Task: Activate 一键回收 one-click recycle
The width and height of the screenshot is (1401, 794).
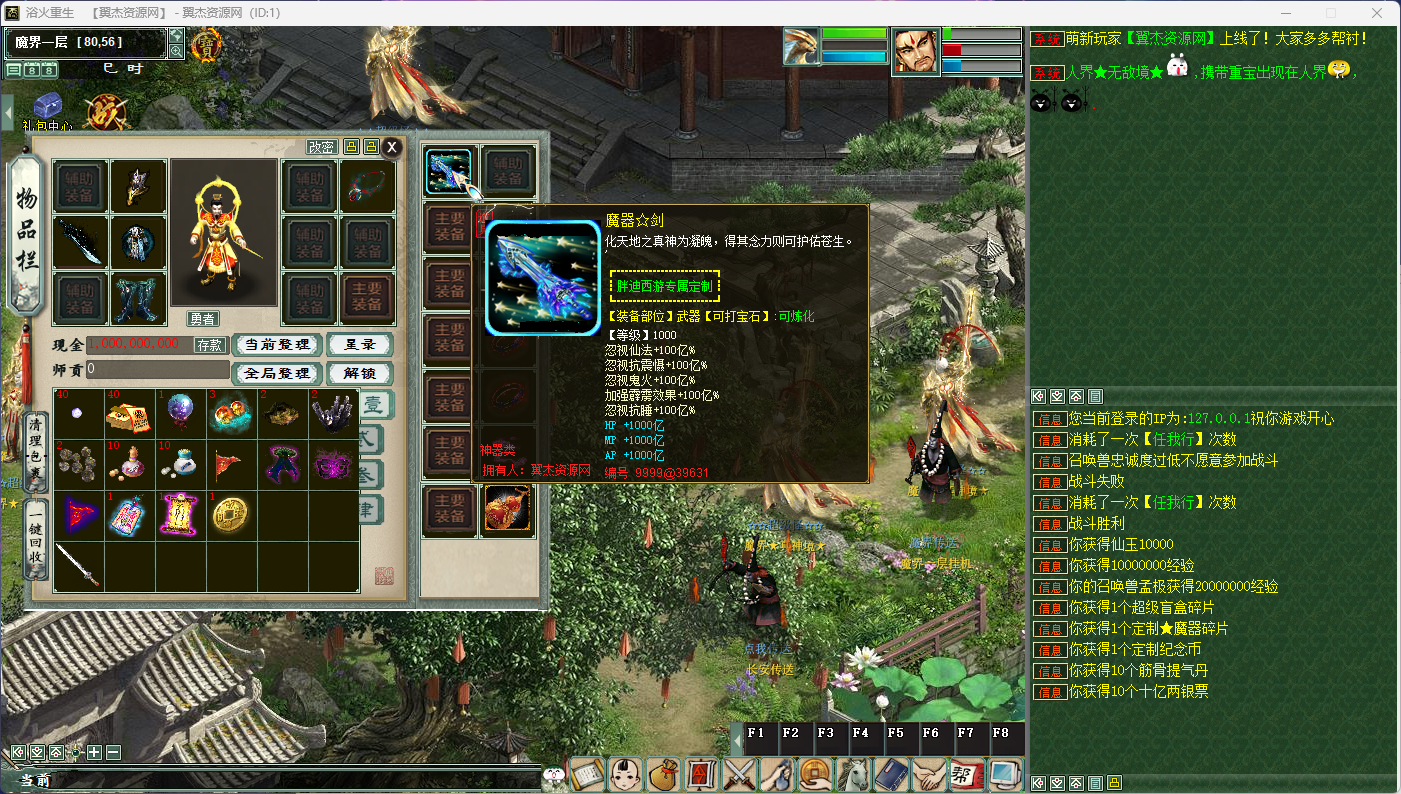Action: pos(37,537)
